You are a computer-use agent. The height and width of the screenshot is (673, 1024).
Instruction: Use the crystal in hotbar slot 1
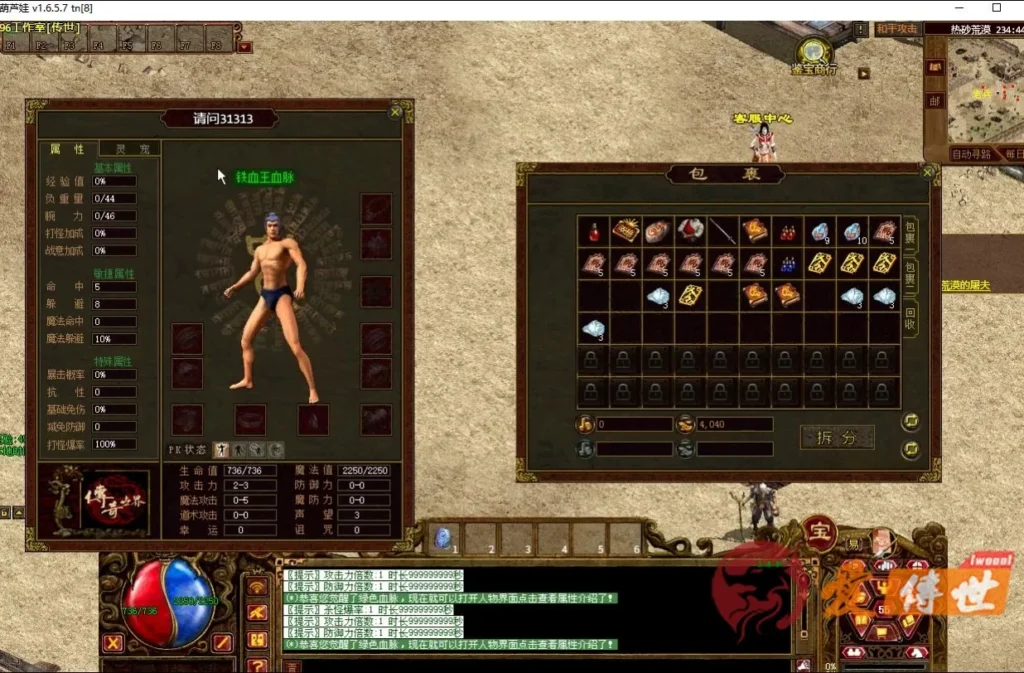[x=445, y=538]
